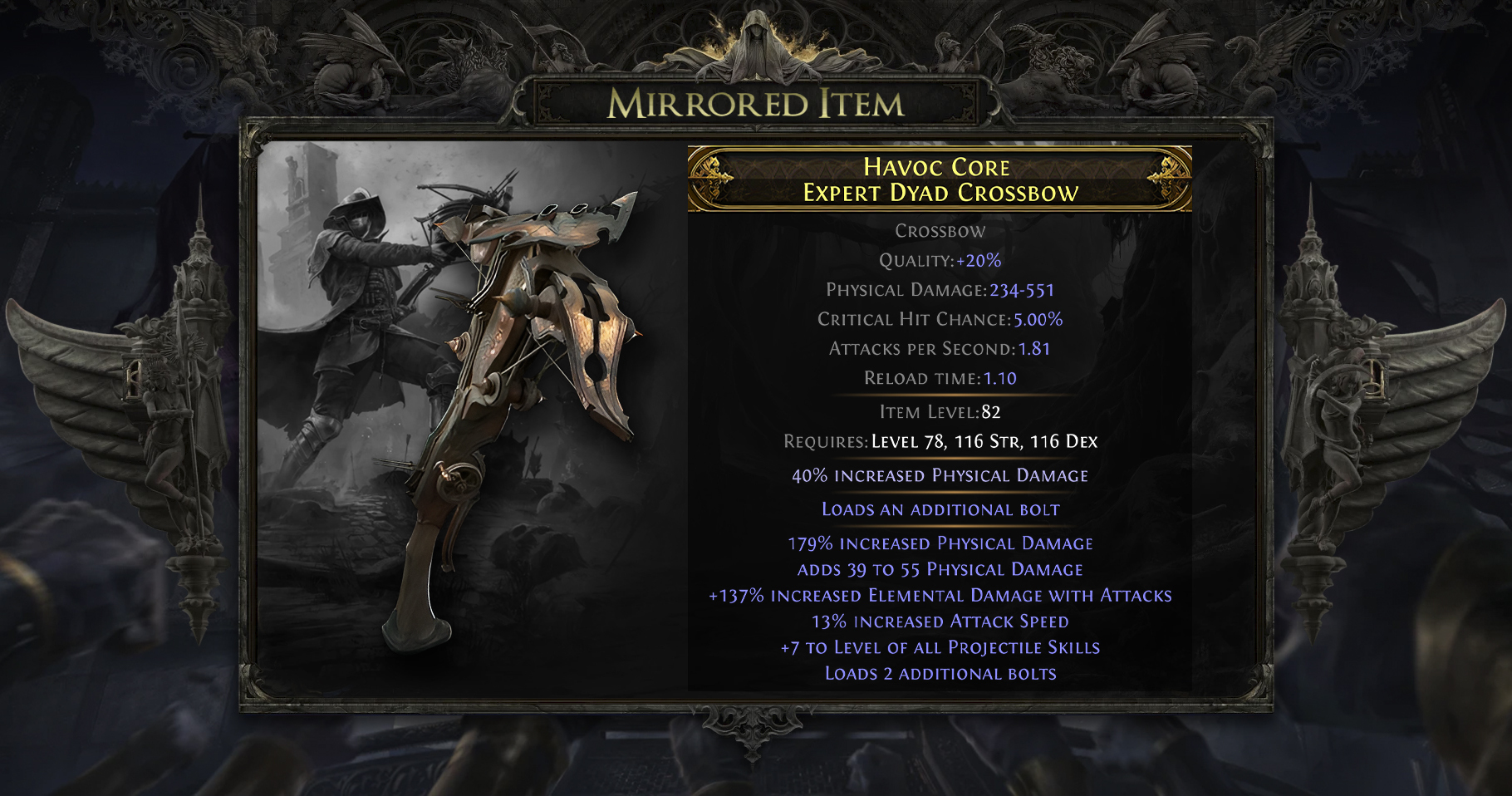Click the Loads an additional bolt implicit line
This screenshot has height=796, width=1512.
click(938, 510)
